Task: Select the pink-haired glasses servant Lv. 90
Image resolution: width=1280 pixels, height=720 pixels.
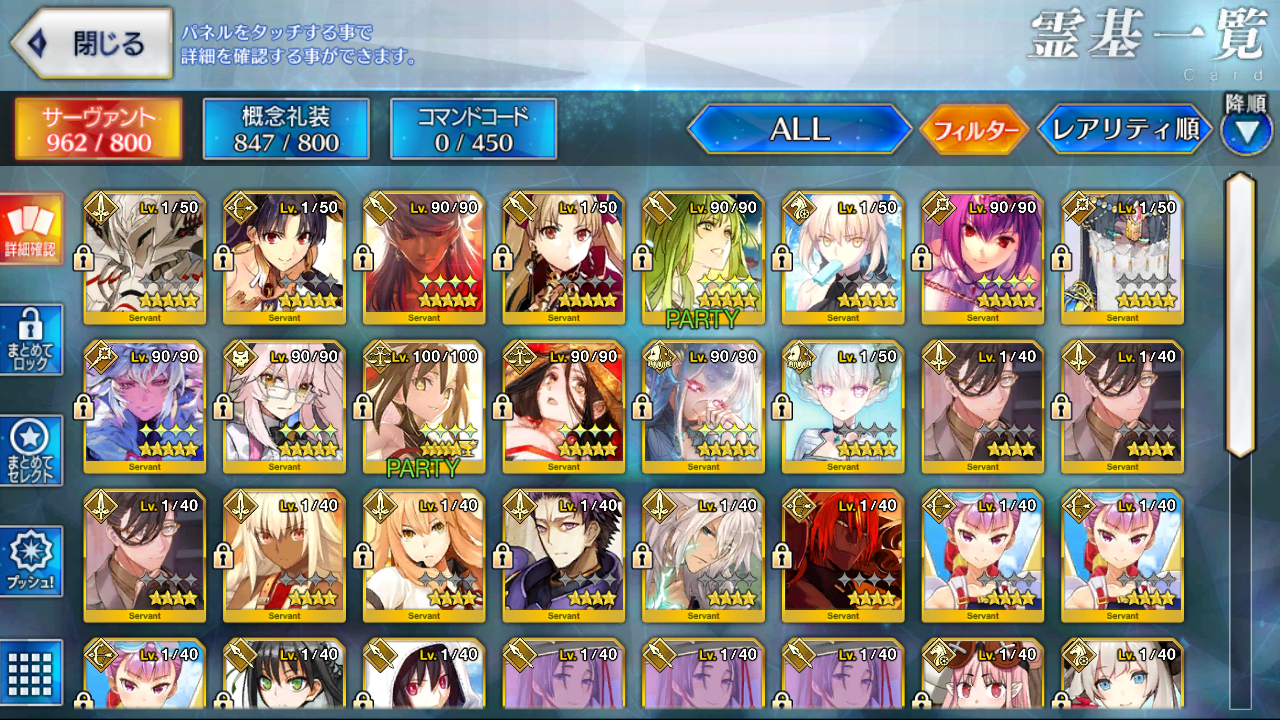Action: (284, 407)
